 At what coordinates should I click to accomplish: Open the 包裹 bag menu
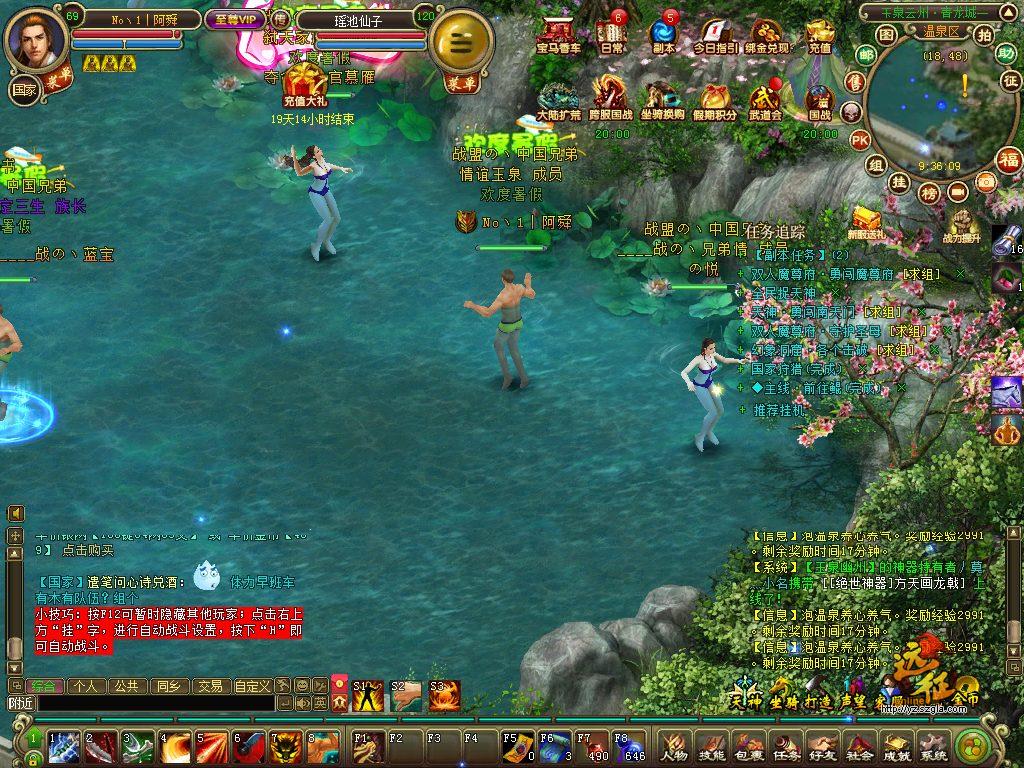748,746
